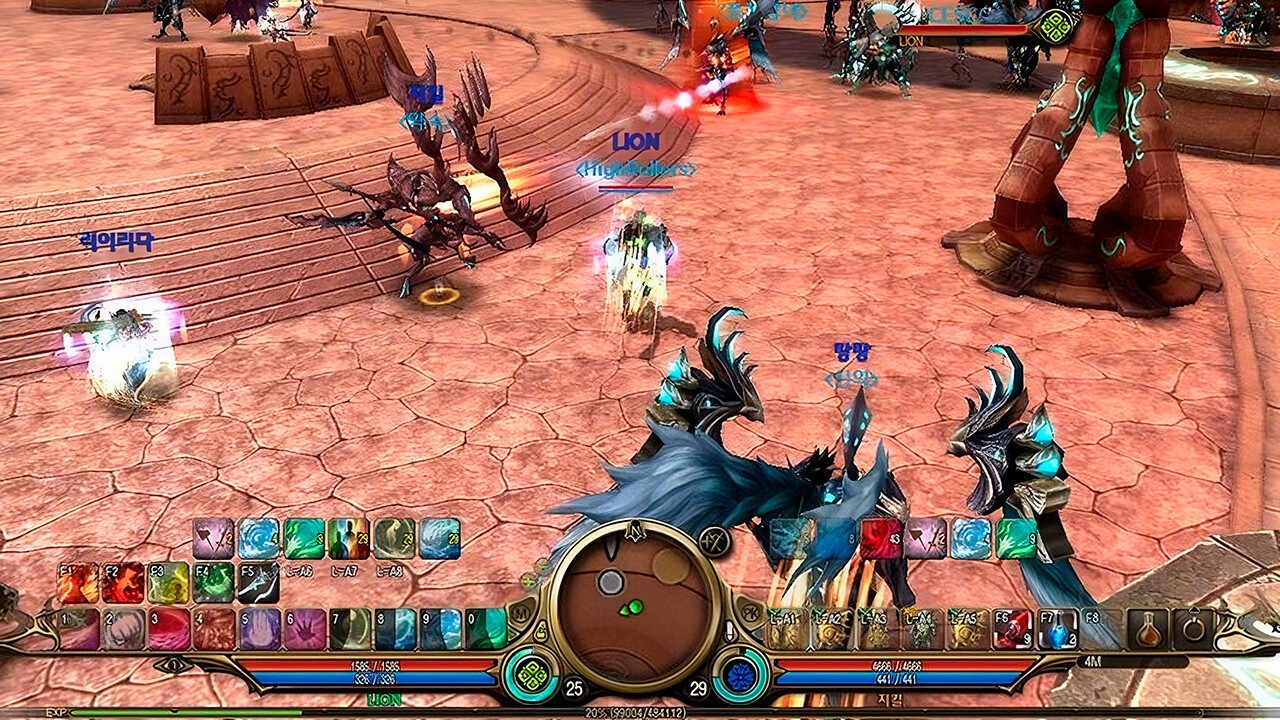Expand the L-A8 quickslot assignment
Image resolution: width=1280 pixels, height=720 pixels.
point(389,572)
